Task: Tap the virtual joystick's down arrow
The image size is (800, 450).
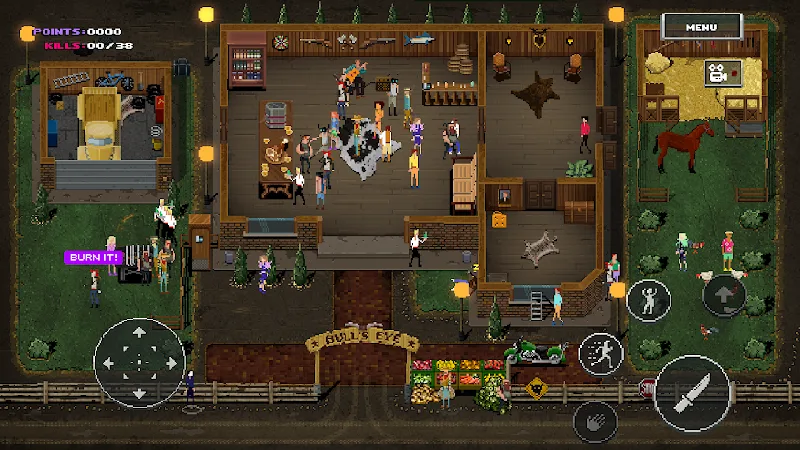Action: pos(139,392)
